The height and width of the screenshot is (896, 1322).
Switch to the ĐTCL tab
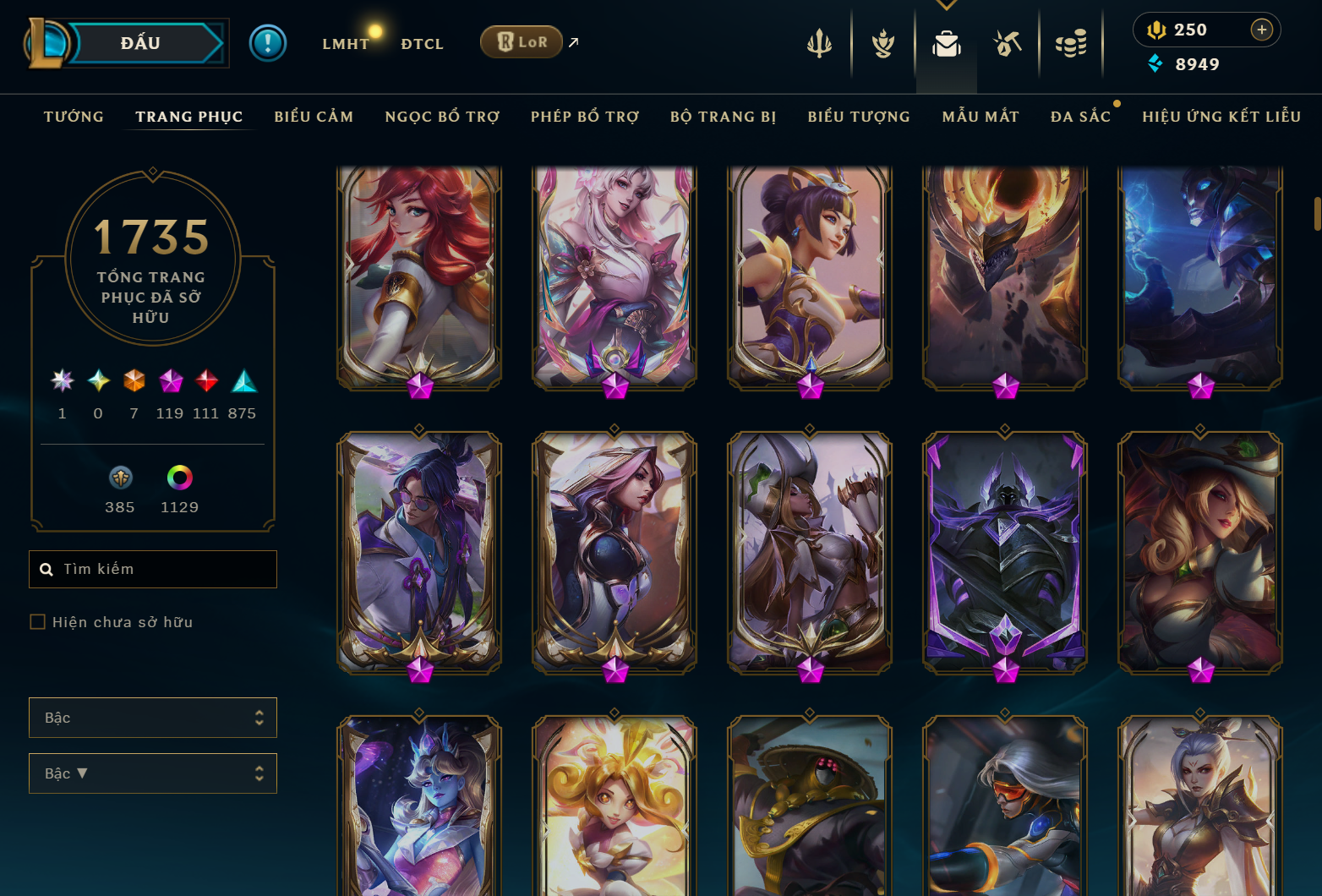coord(422,43)
